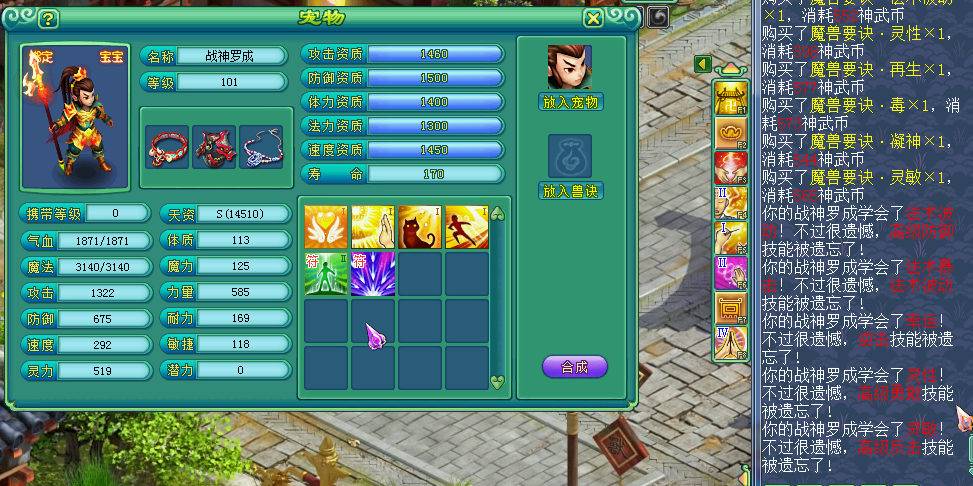Click the empty beast scroll pouch slot
Viewport: 973px width, 486px height.
[x=569, y=156]
